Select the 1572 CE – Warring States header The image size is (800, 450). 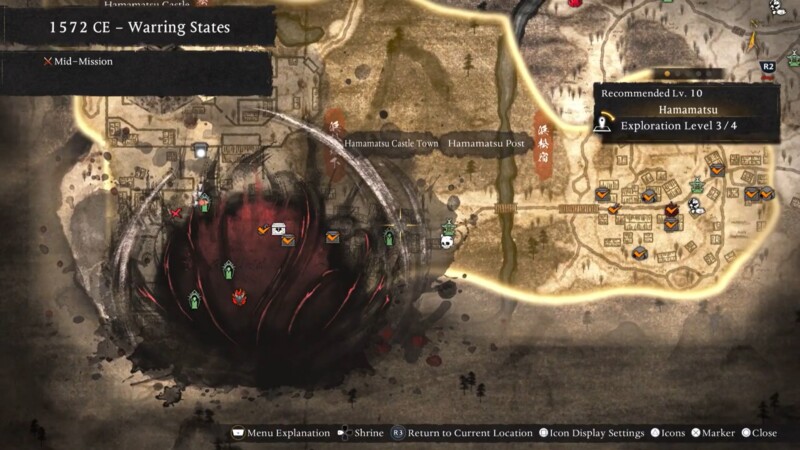139,27
